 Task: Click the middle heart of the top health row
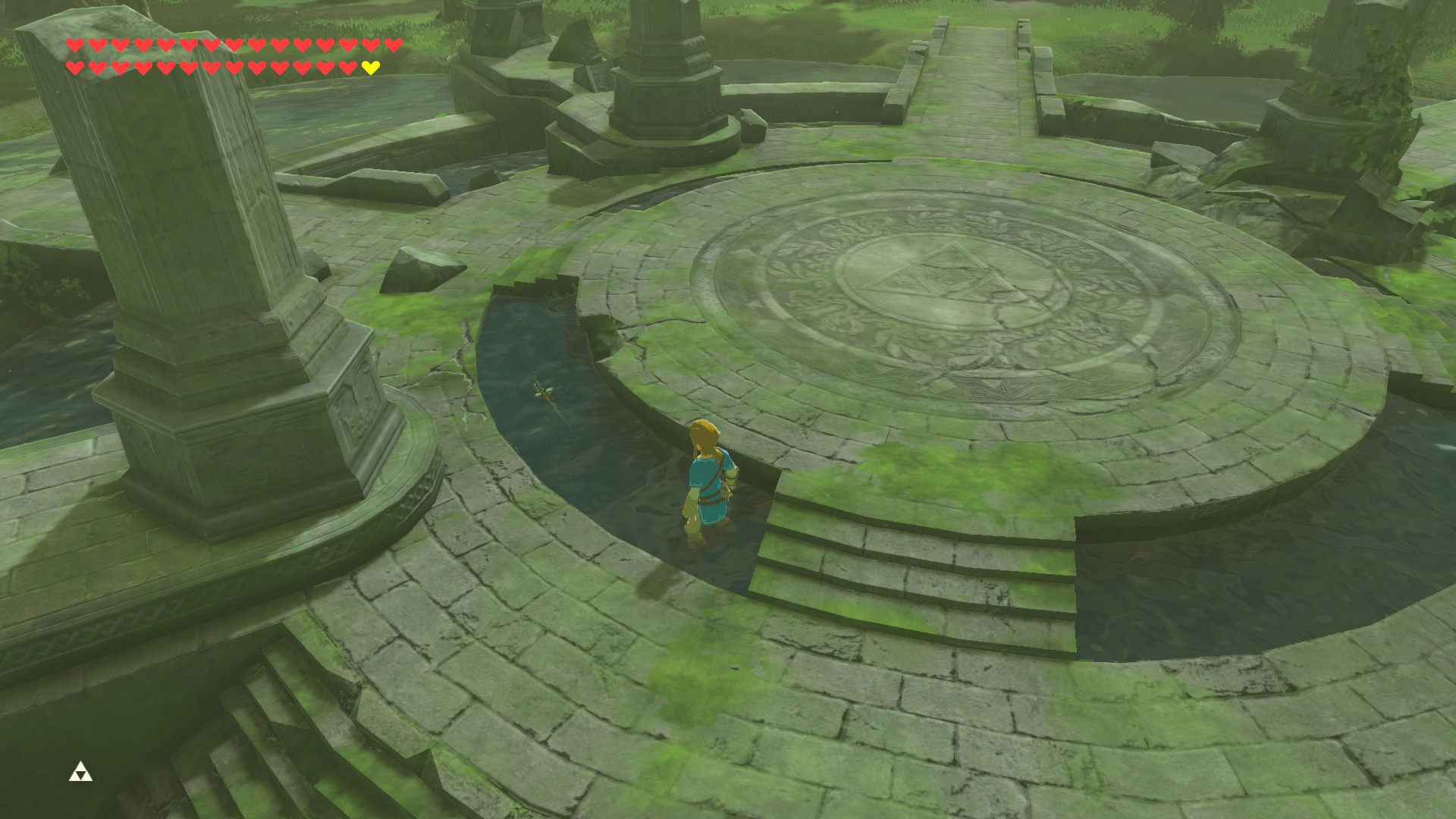[233, 45]
